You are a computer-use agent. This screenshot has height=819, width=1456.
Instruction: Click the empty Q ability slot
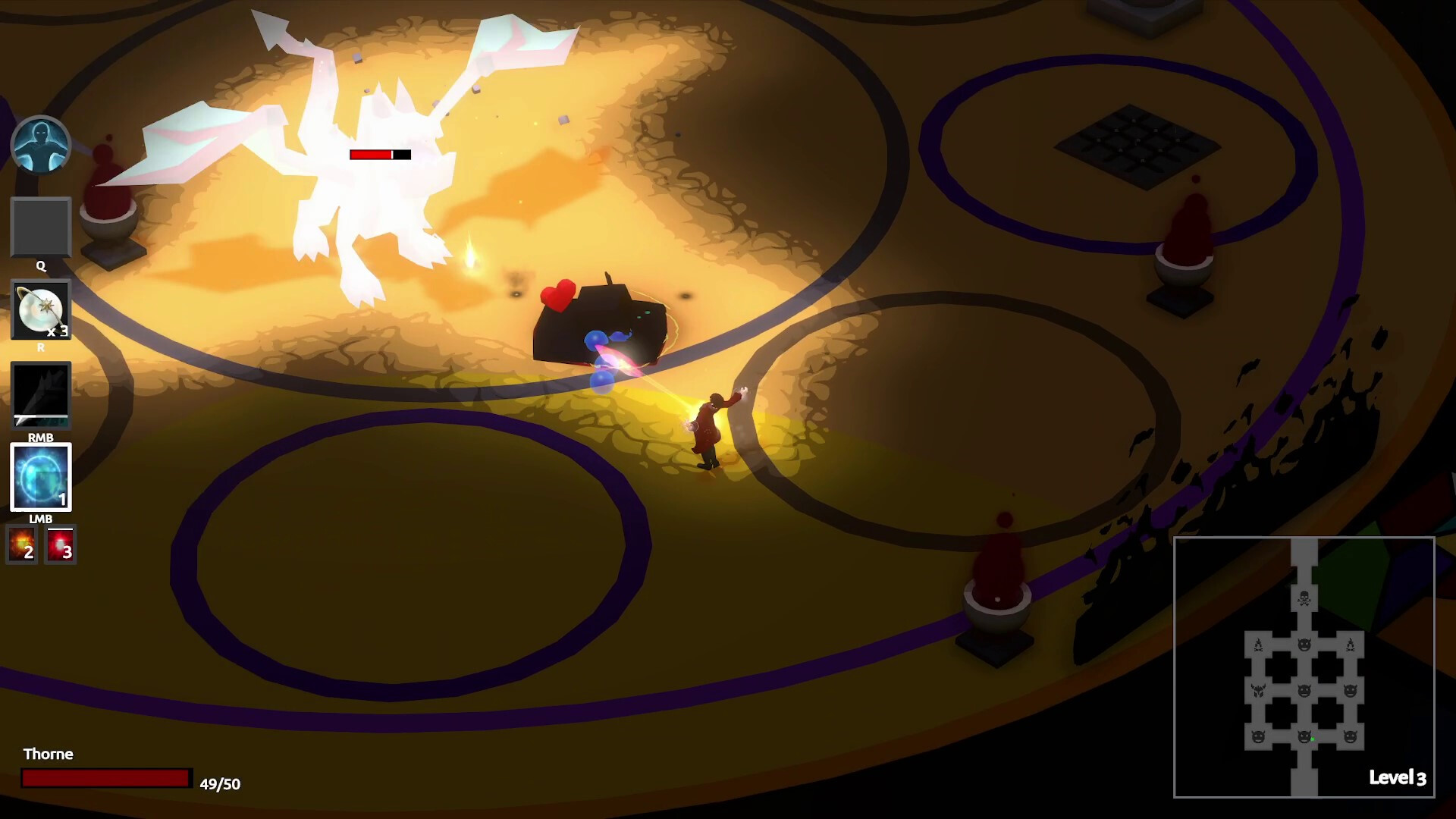coord(41,227)
